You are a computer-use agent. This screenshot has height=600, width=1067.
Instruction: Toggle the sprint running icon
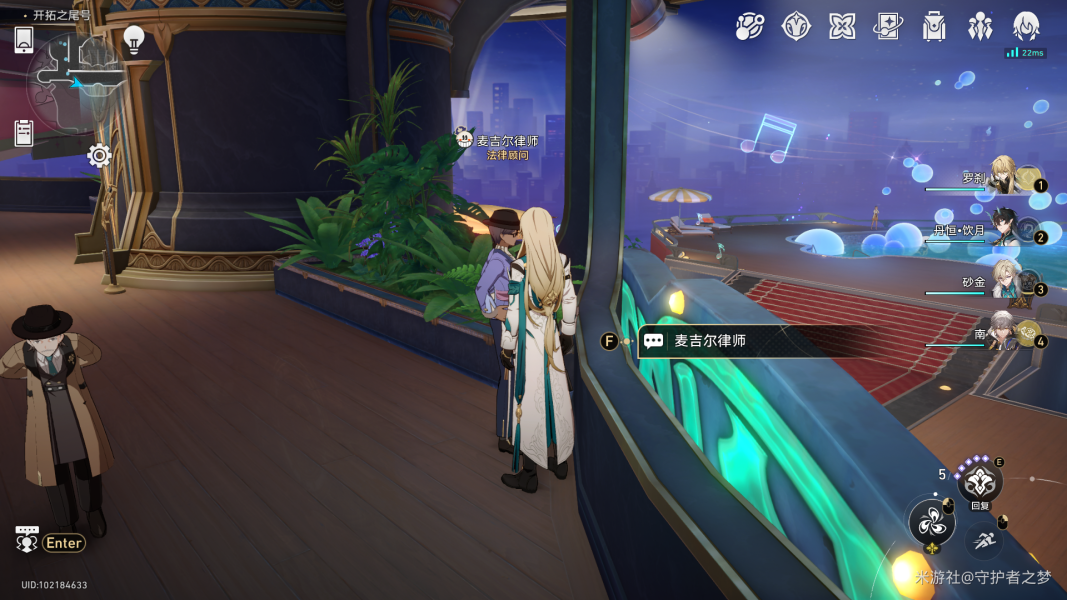point(986,539)
